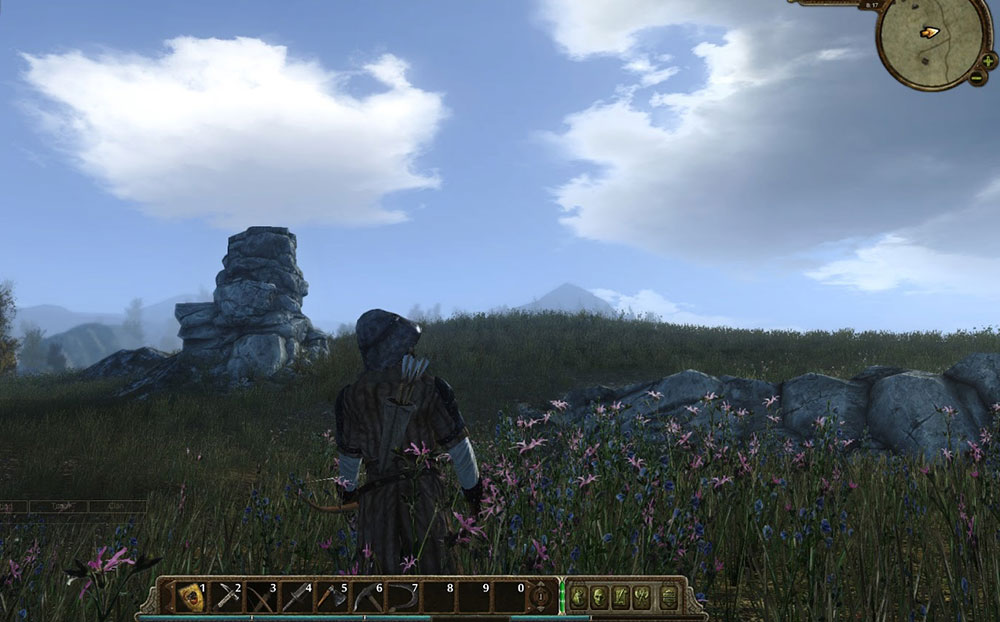Open the face-shaped character menu icon
This screenshot has height=622, width=1000.
pos(600,597)
